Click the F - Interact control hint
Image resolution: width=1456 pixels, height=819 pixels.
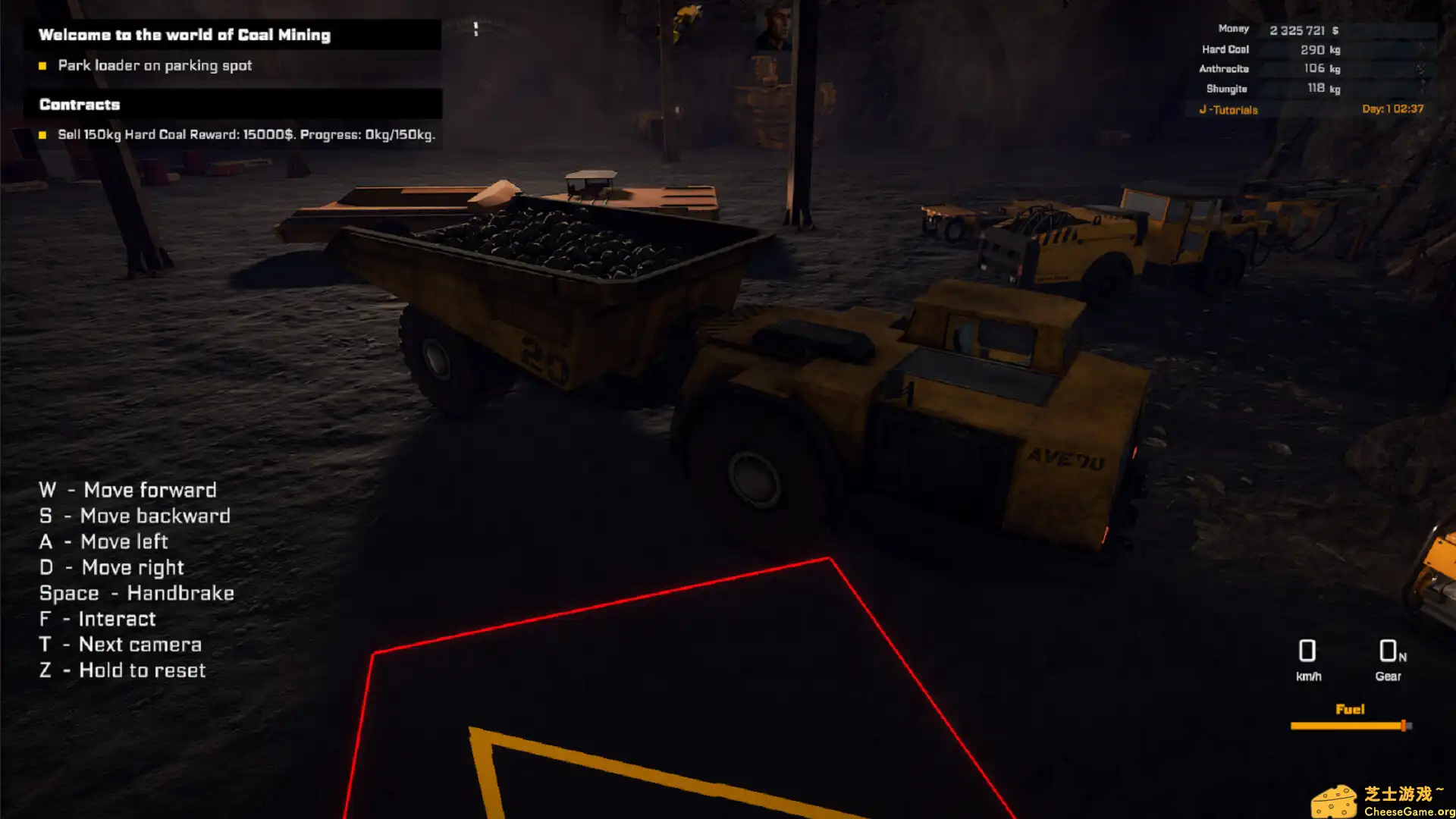[98, 619]
